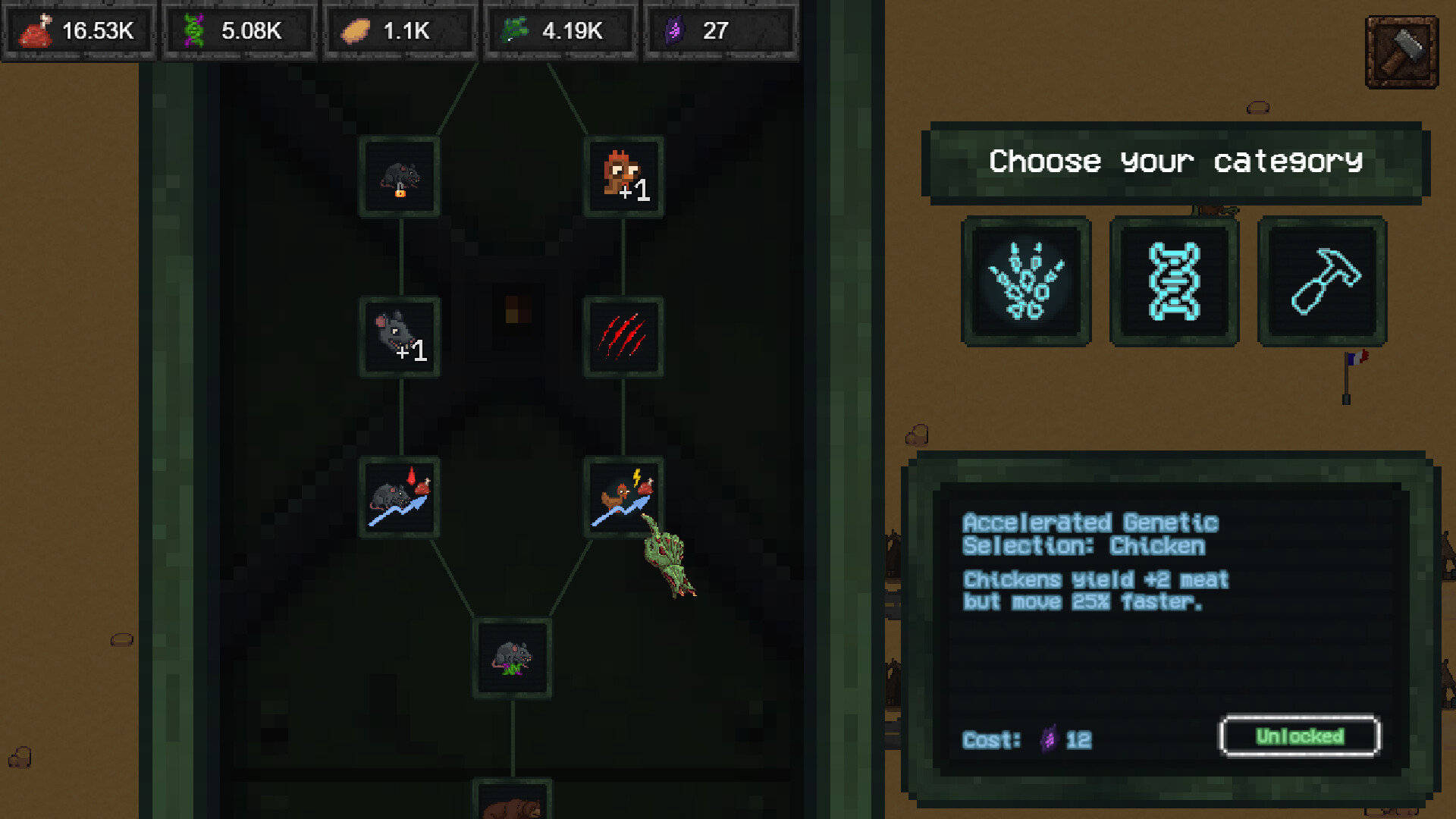Click the green DNA counter showing 5.08K
Image resolution: width=1456 pixels, height=819 pixels.
[x=239, y=30]
